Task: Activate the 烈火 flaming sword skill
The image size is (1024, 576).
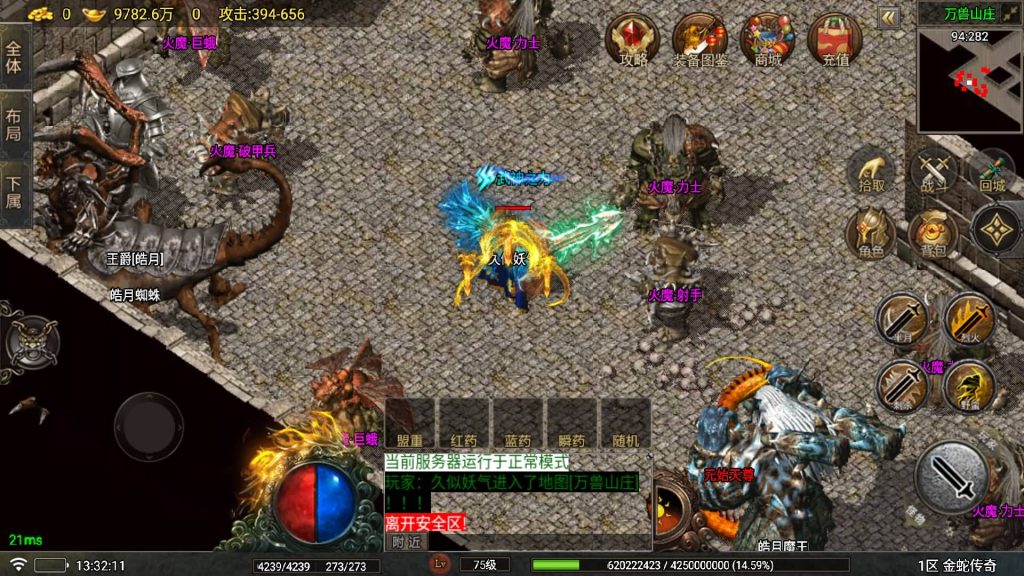Action: (x=967, y=320)
